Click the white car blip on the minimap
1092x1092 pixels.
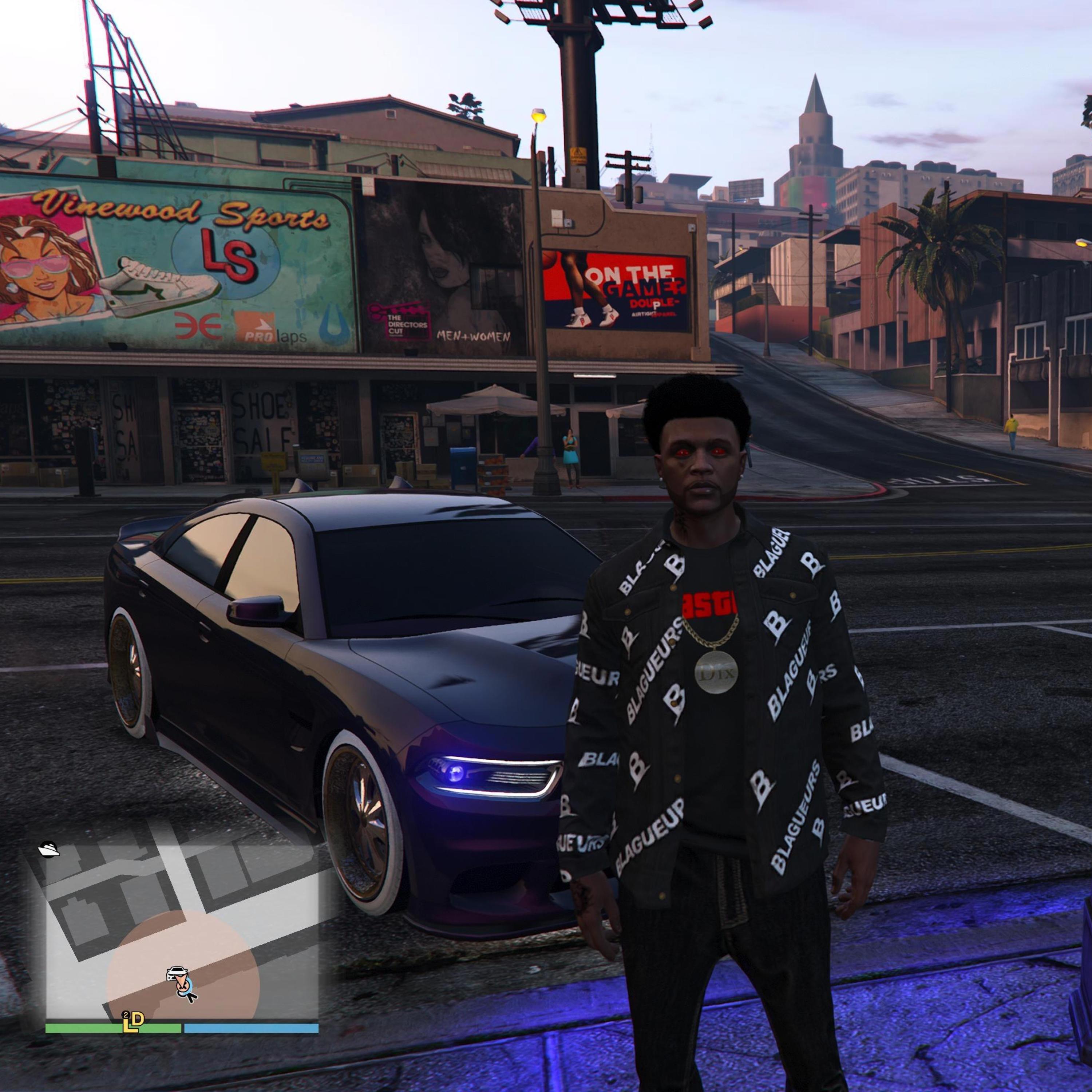click(176, 975)
